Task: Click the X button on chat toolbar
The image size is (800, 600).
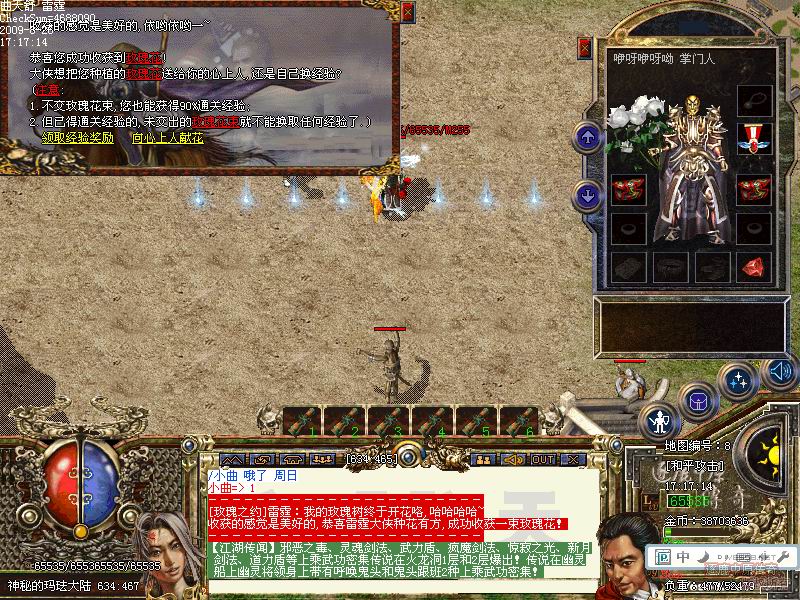Action: coord(573,459)
